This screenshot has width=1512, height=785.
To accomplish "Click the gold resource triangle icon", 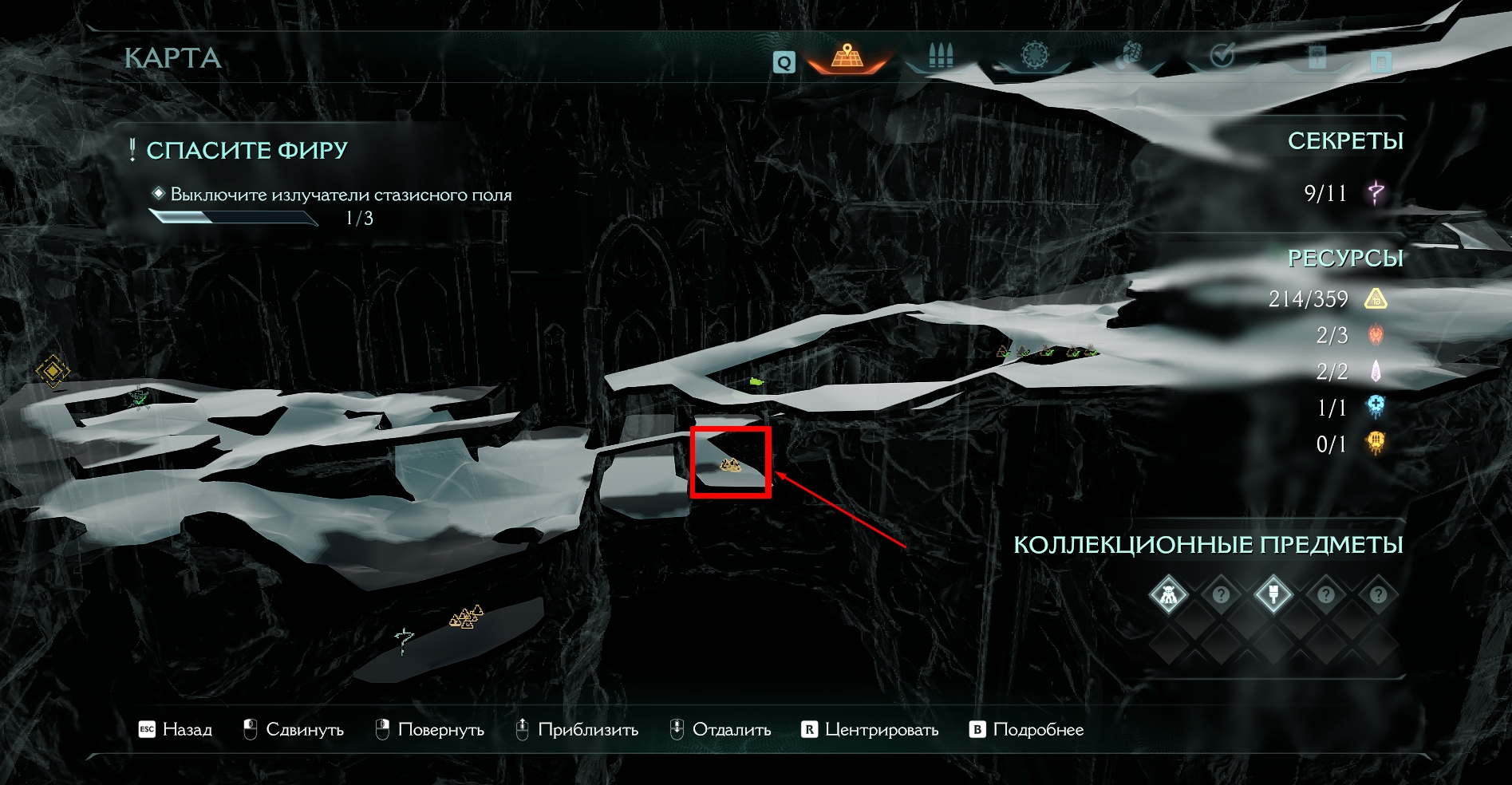I will (x=1376, y=299).
